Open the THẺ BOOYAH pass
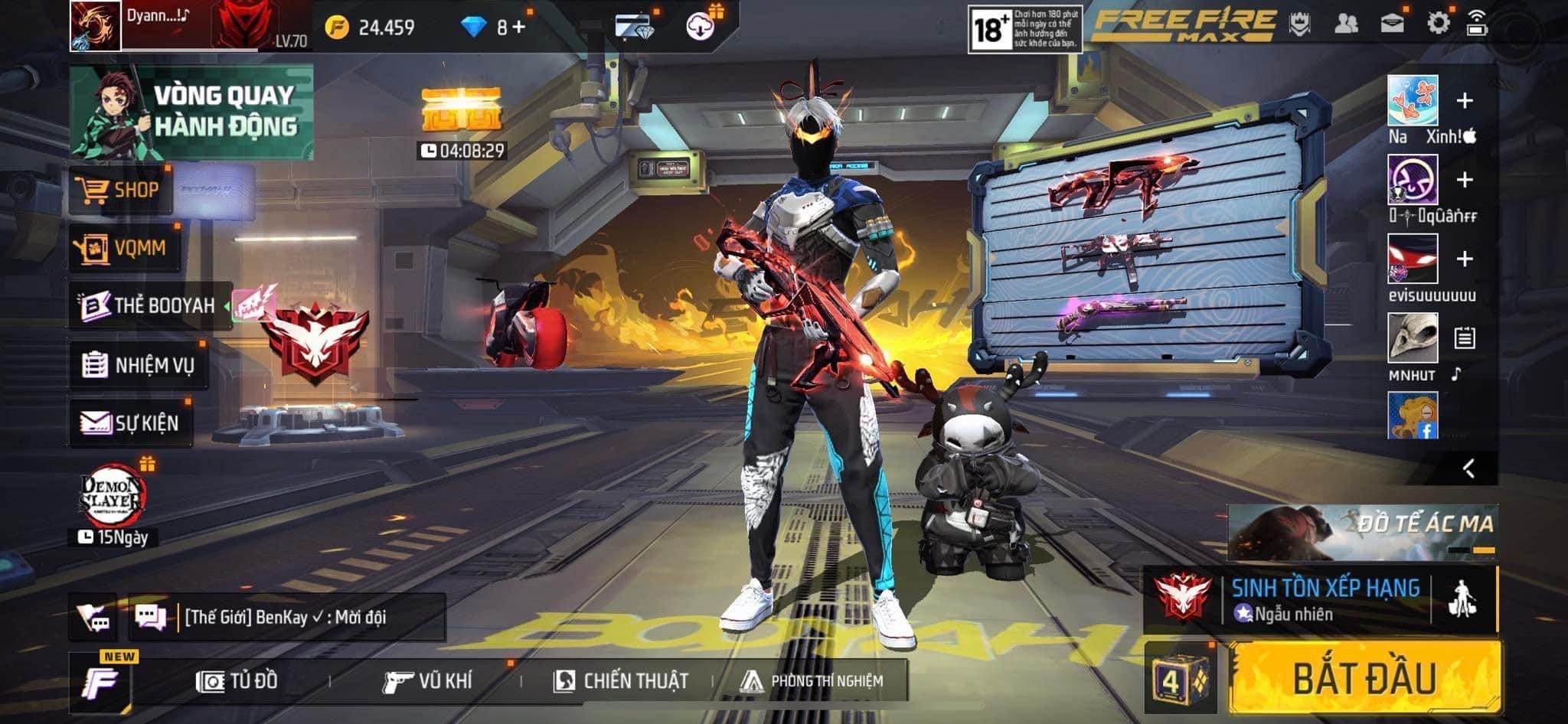Image resolution: width=1568 pixels, height=724 pixels. click(x=150, y=305)
